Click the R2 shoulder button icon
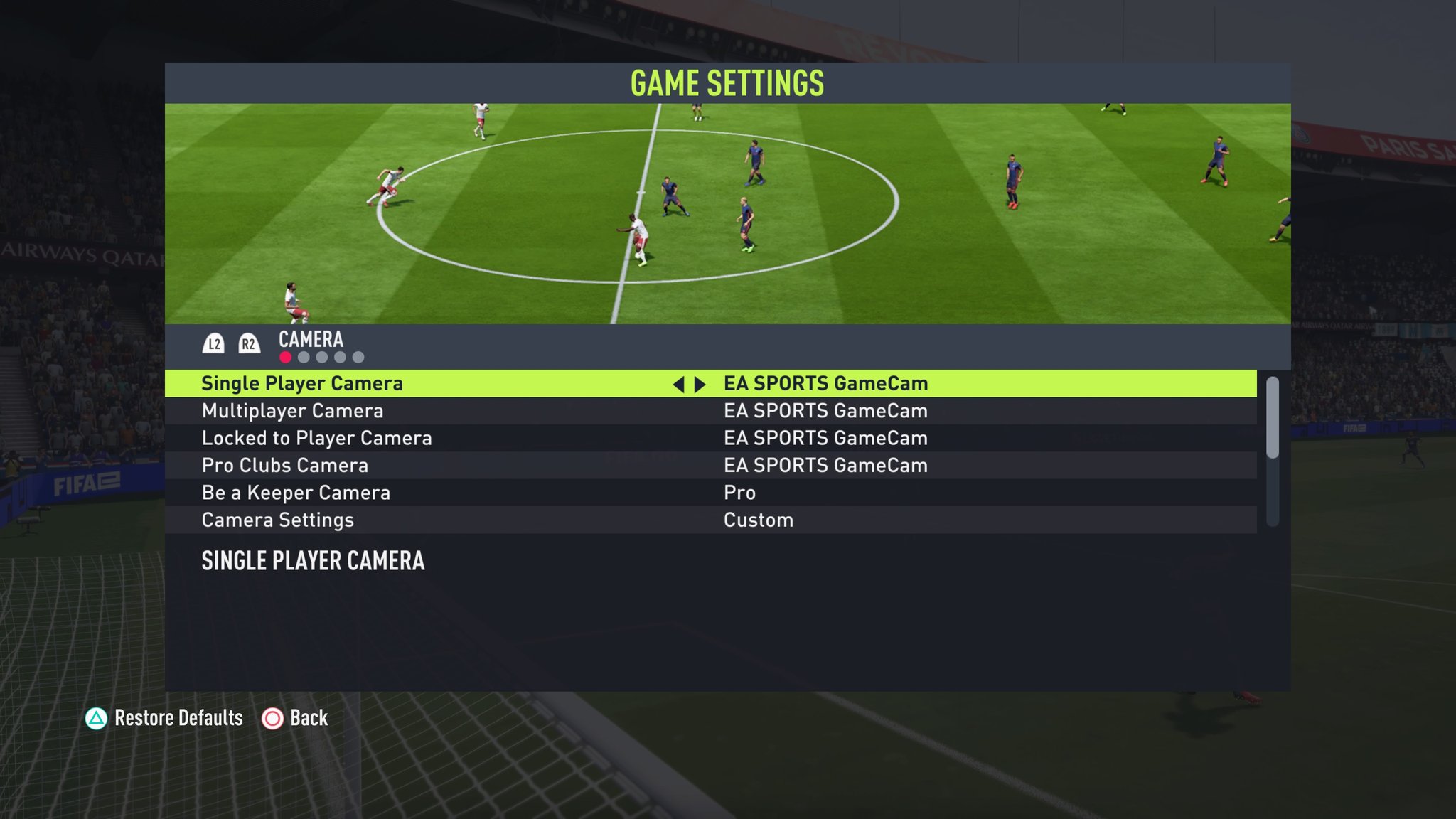Image resolution: width=1456 pixels, height=819 pixels. coord(249,342)
